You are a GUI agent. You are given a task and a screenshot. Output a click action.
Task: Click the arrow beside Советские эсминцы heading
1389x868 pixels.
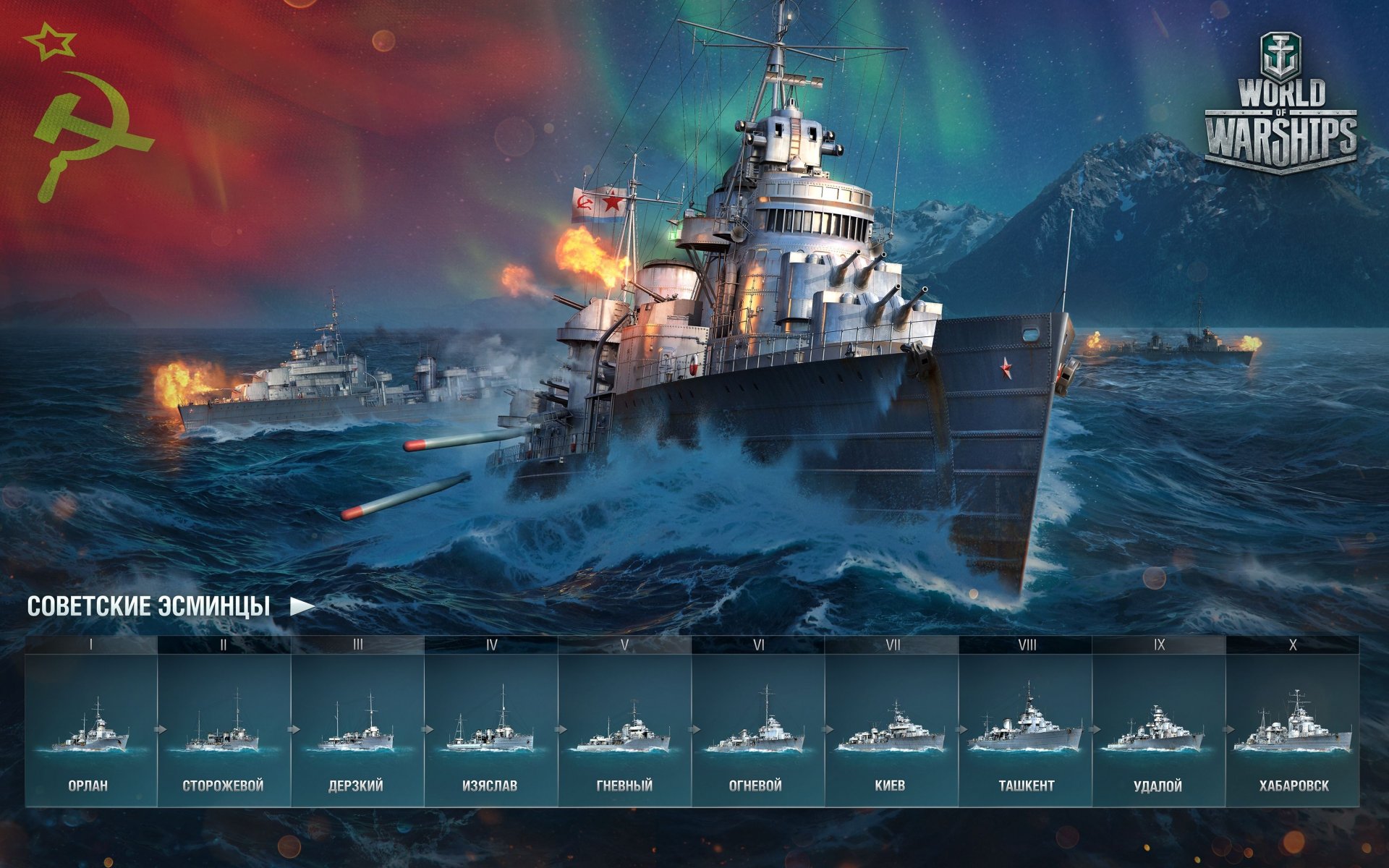point(302,606)
